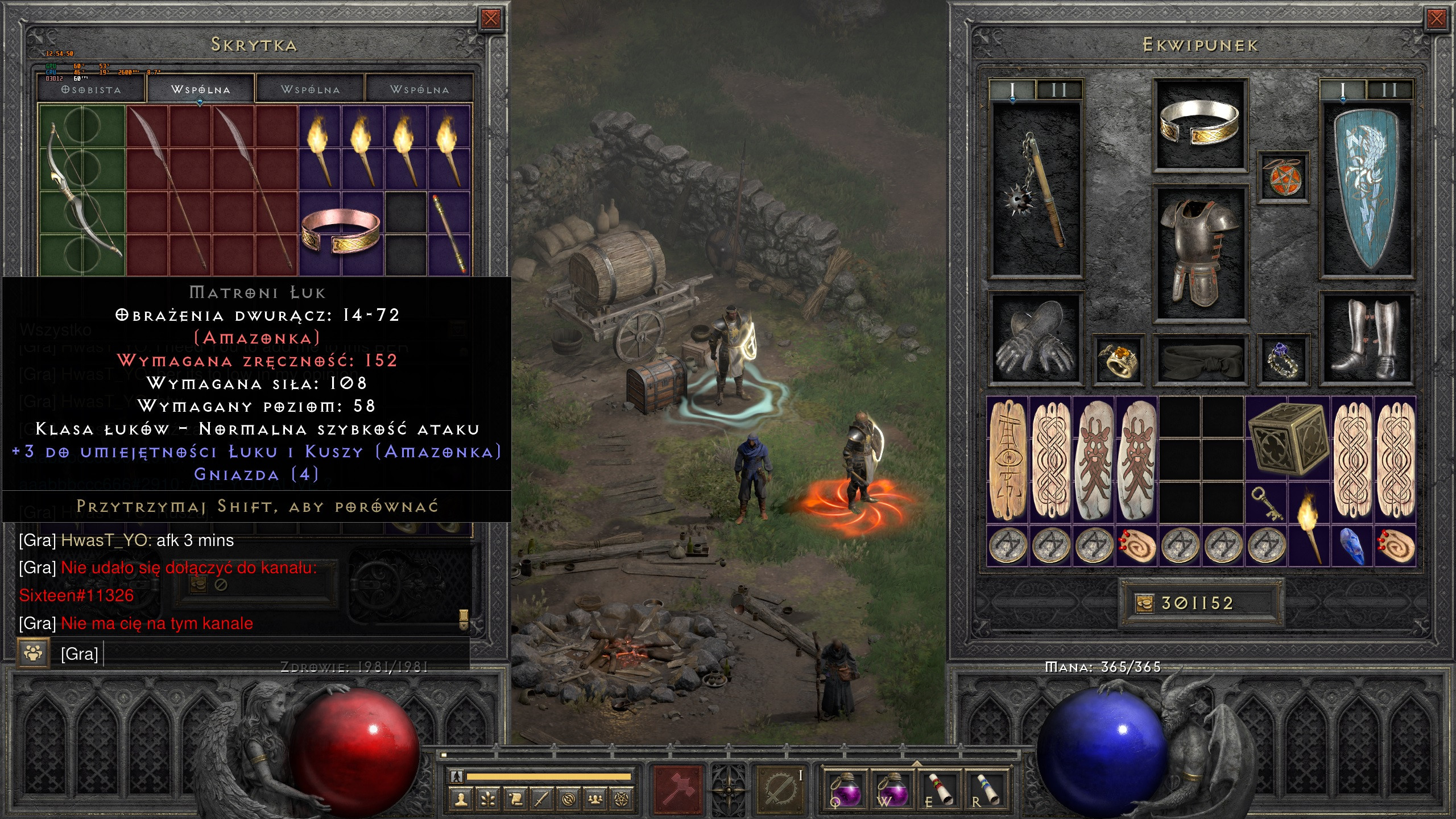Select the equipped plate body armor
Viewport: 1456px width, 819px height.
1199,253
